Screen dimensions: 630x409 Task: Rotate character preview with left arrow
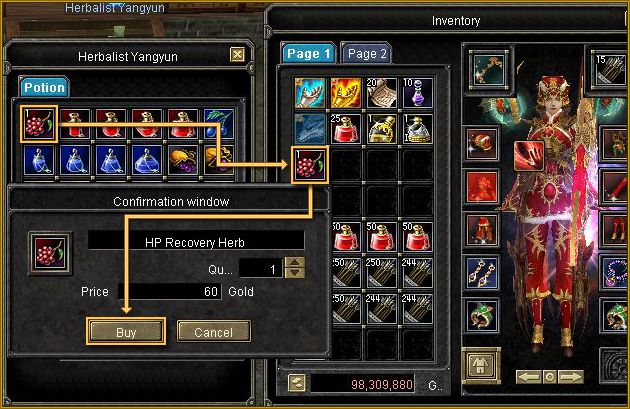coord(528,377)
